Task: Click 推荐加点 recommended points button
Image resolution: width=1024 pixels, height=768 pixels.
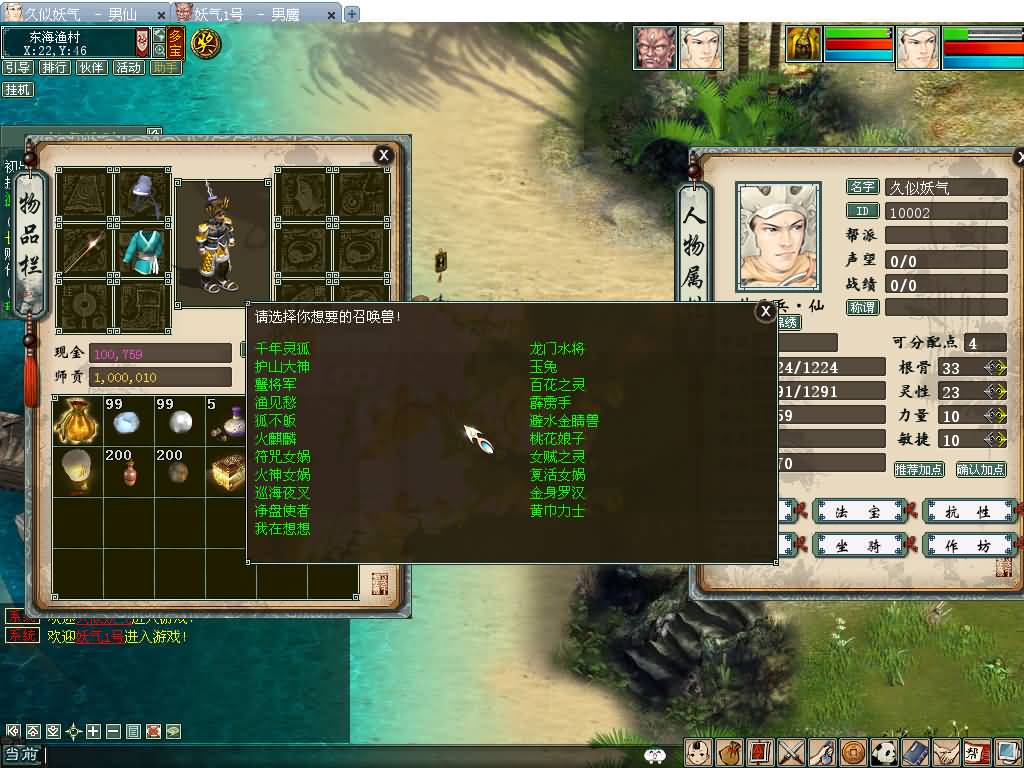Action: pyautogui.click(x=919, y=469)
